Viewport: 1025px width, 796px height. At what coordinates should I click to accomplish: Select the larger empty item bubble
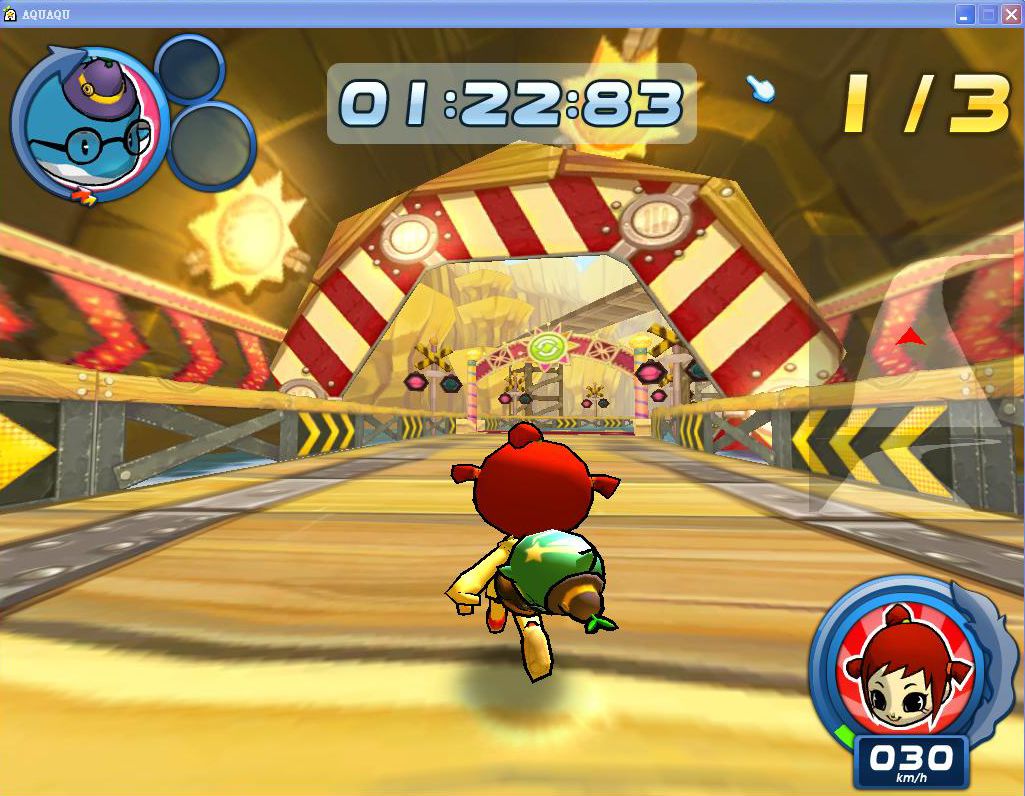pyautogui.click(x=211, y=146)
